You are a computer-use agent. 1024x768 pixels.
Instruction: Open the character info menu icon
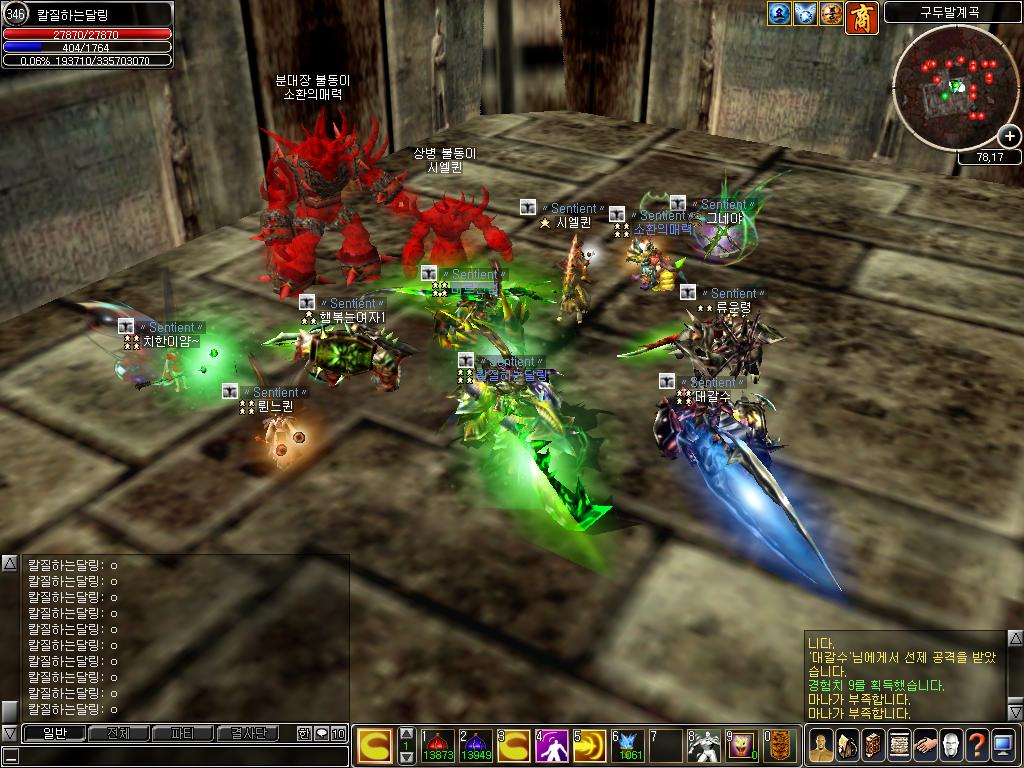820,745
